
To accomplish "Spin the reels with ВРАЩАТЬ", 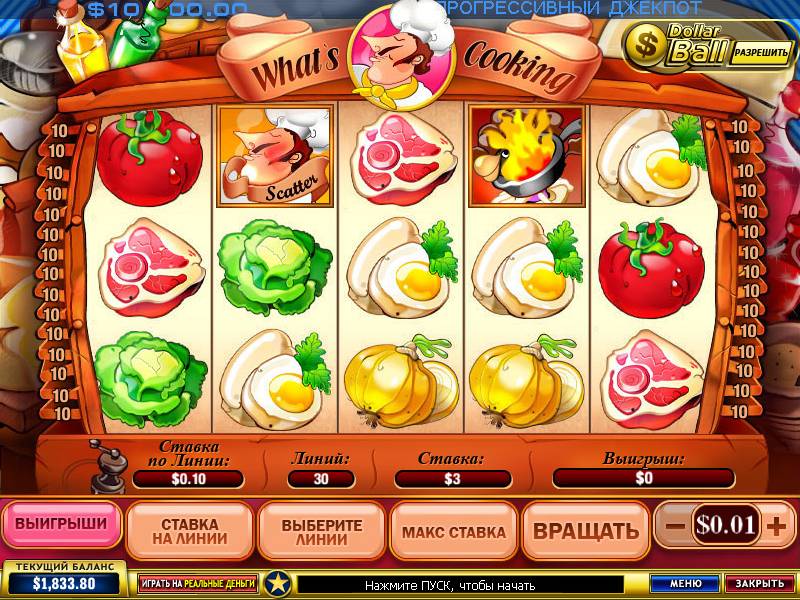I will [x=585, y=530].
